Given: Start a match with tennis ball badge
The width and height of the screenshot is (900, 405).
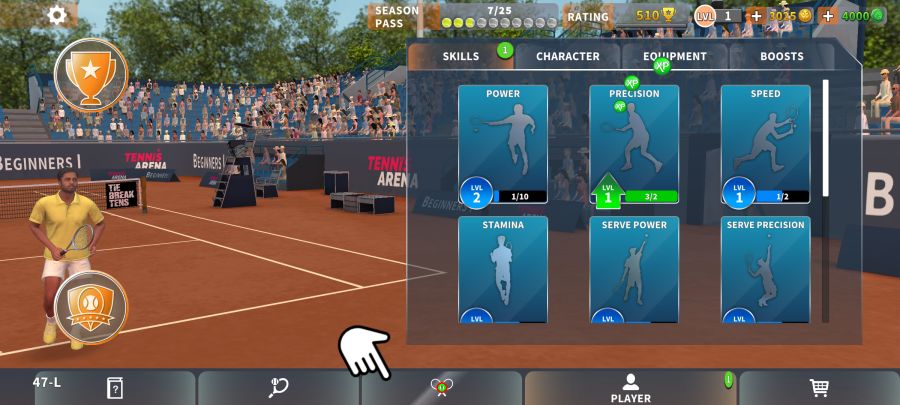Looking at the screenshot, I should coord(90,308).
